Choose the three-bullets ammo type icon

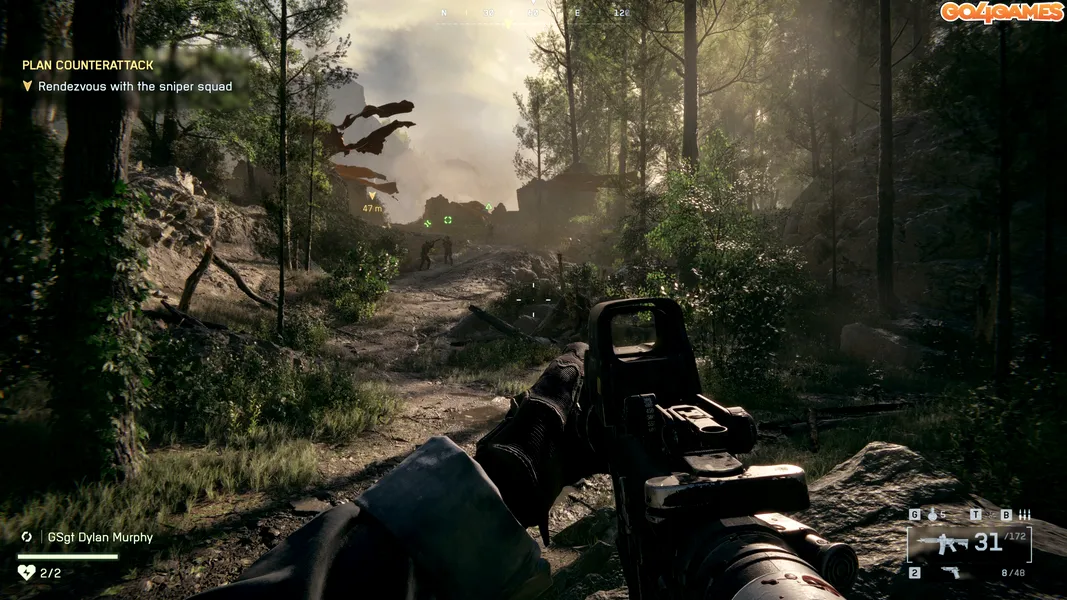(x=1023, y=515)
